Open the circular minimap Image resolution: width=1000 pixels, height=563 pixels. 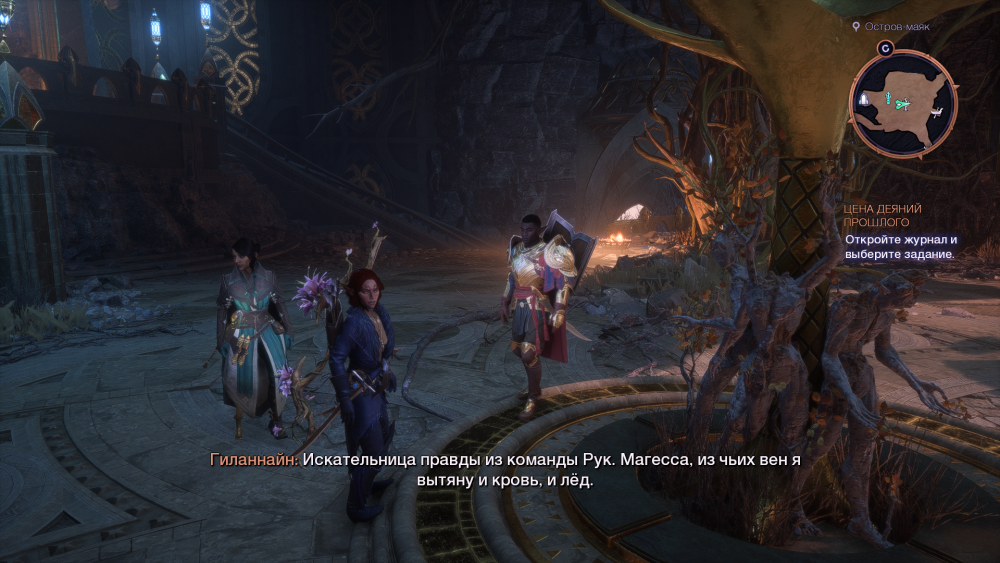click(x=903, y=104)
